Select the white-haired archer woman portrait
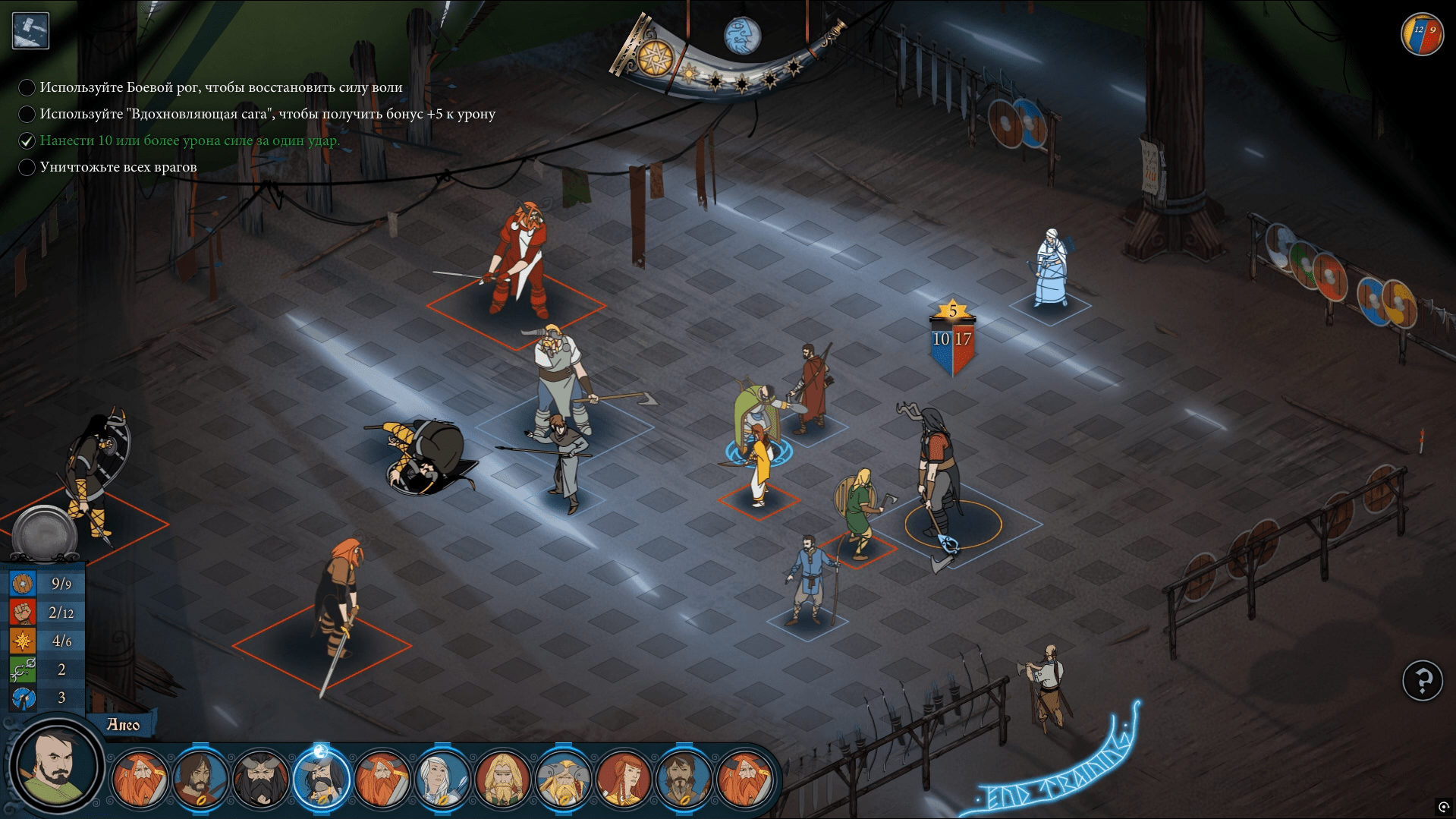The height and width of the screenshot is (819, 1456). 442,780
